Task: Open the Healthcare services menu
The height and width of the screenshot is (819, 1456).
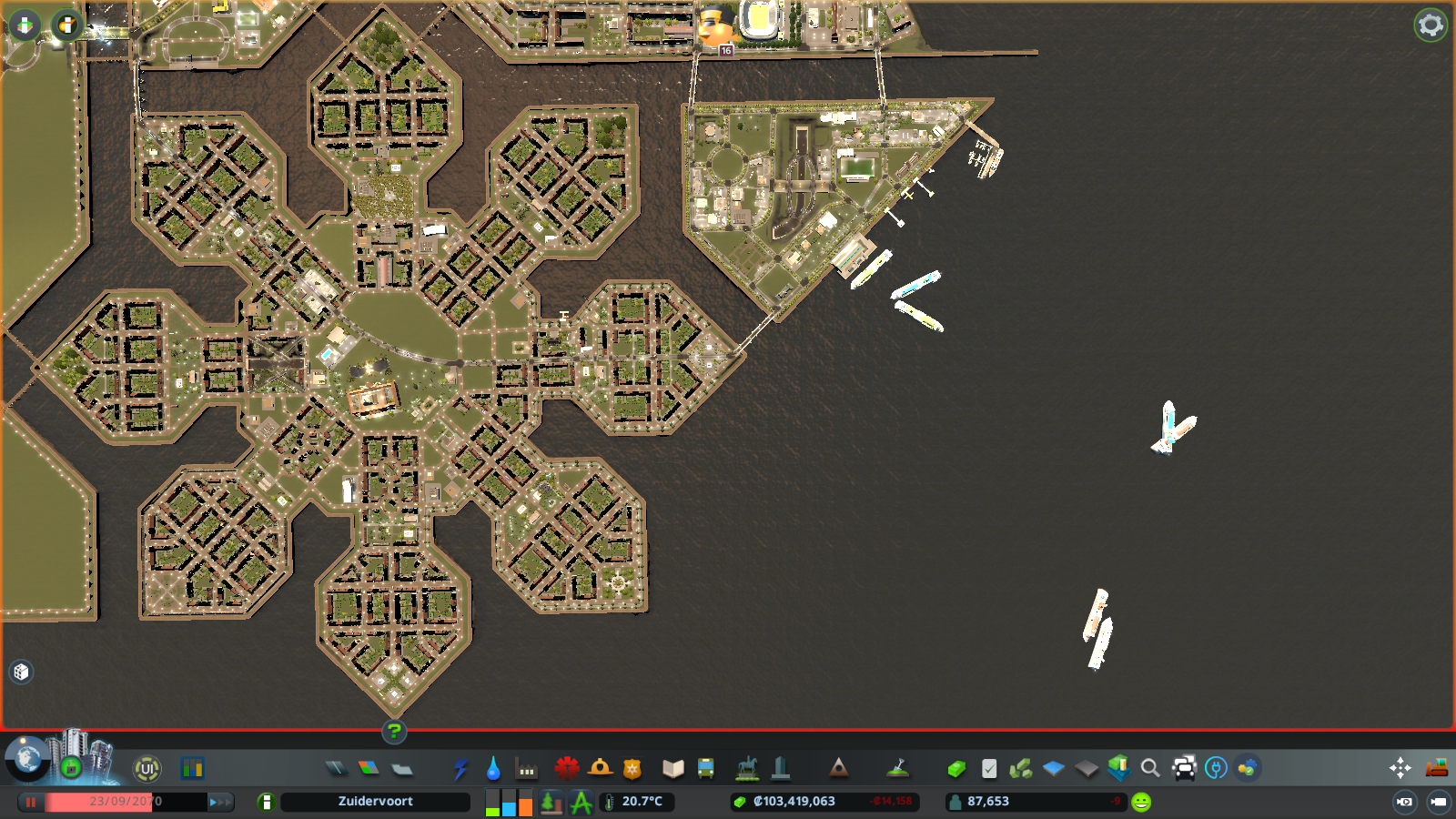Action: click(566, 769)
